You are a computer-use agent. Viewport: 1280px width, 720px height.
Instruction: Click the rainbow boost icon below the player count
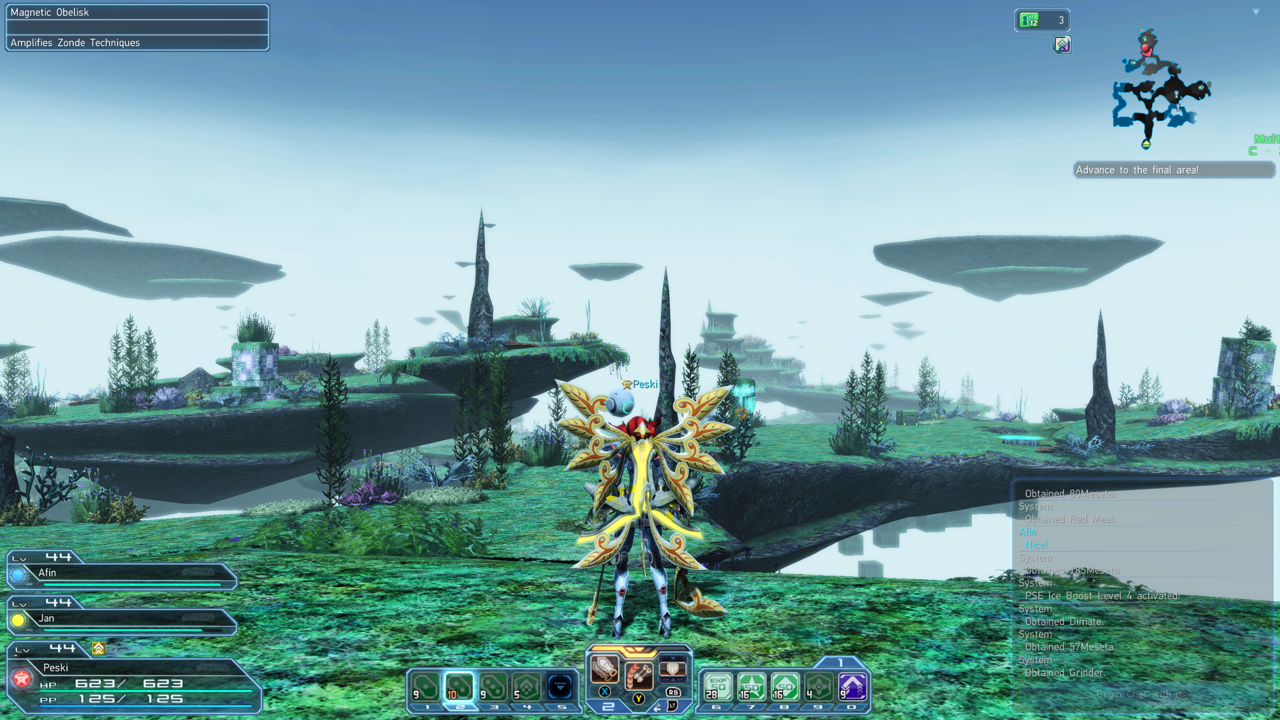click(1062, 45)
